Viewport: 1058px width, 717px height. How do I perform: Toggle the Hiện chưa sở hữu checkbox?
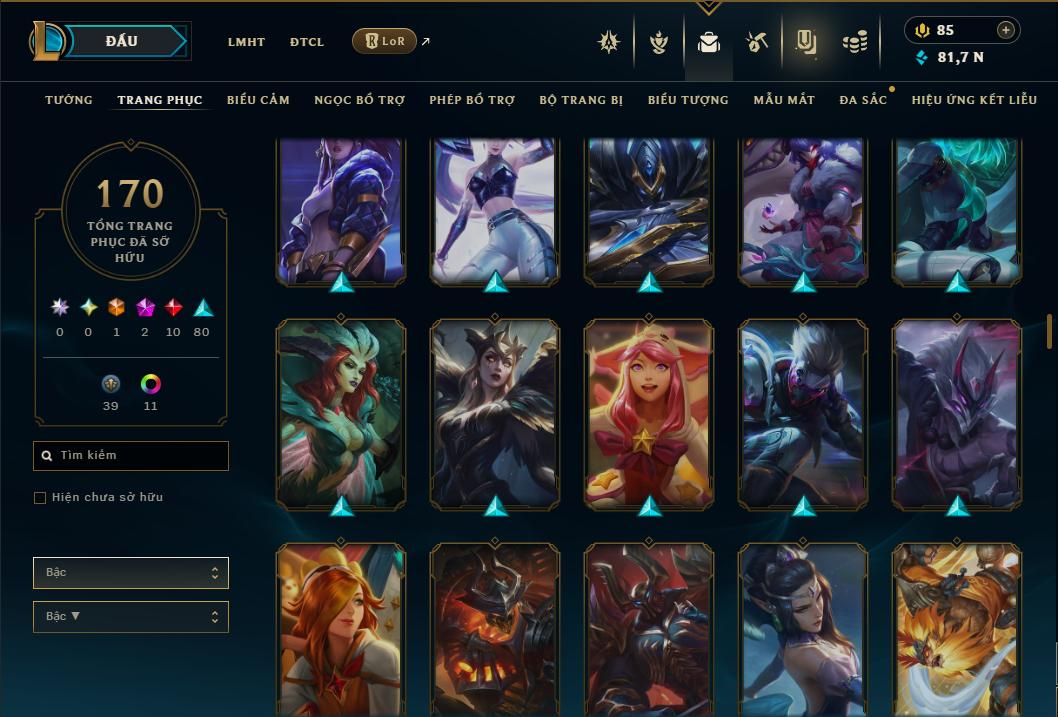(x=40, y=498)
